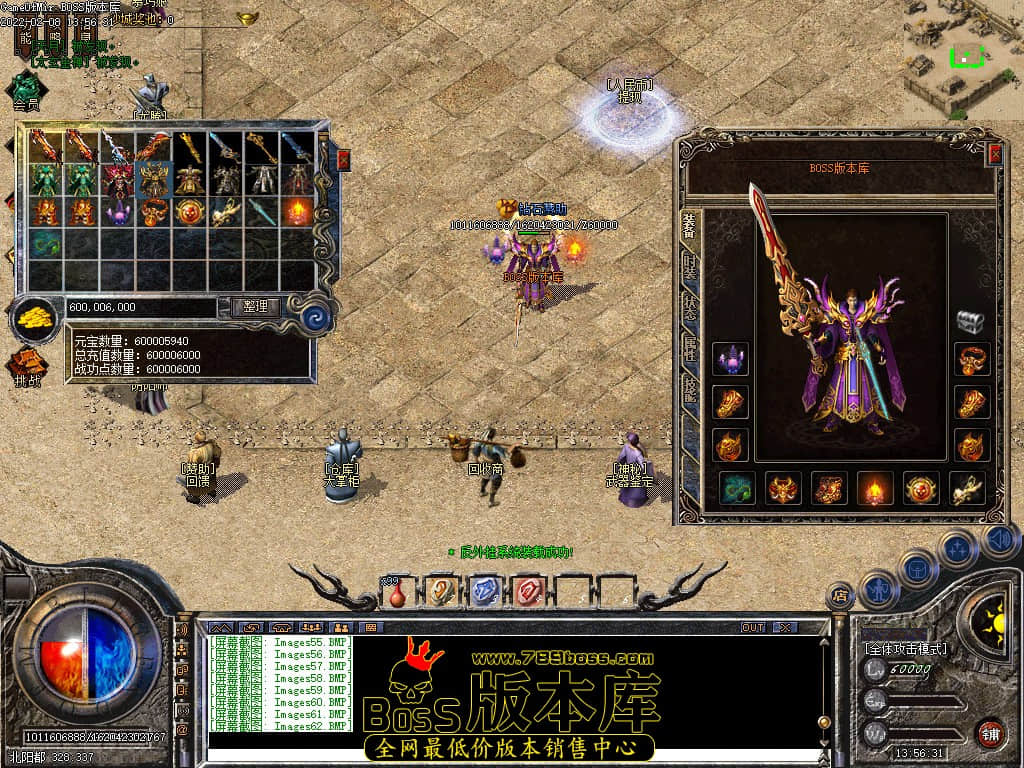Click the gold ingot pile icon
Image resolution: width=1024 pixels, height=768 pixels.
point(36,318)
